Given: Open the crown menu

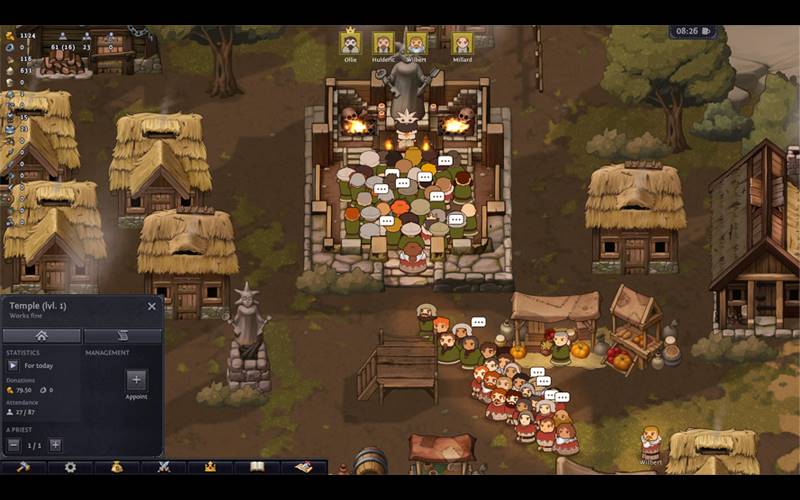Looking at the screenshot, I should click(210, 467).
